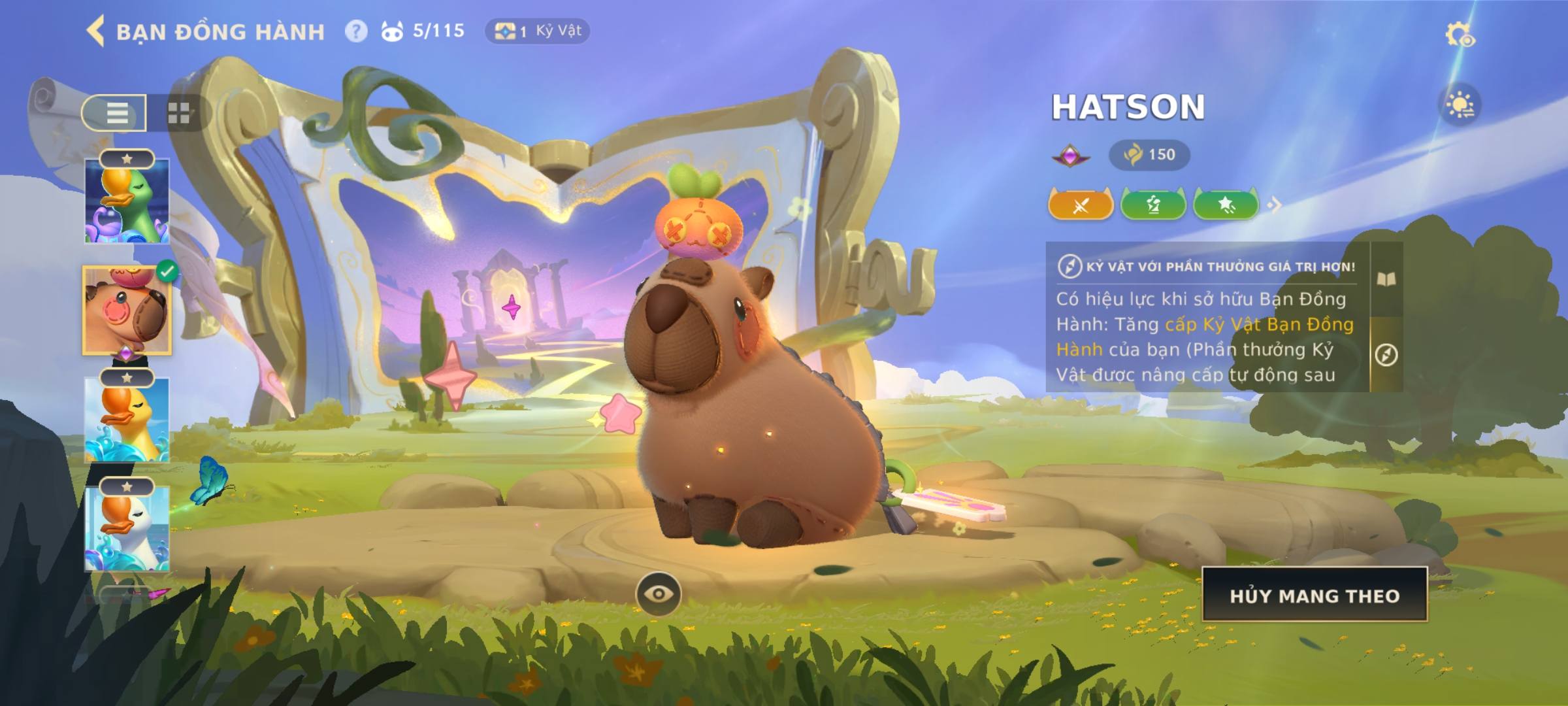1568x706 pixels.
Task: Toggle the sun lighting button
Action: (1460, 105)
